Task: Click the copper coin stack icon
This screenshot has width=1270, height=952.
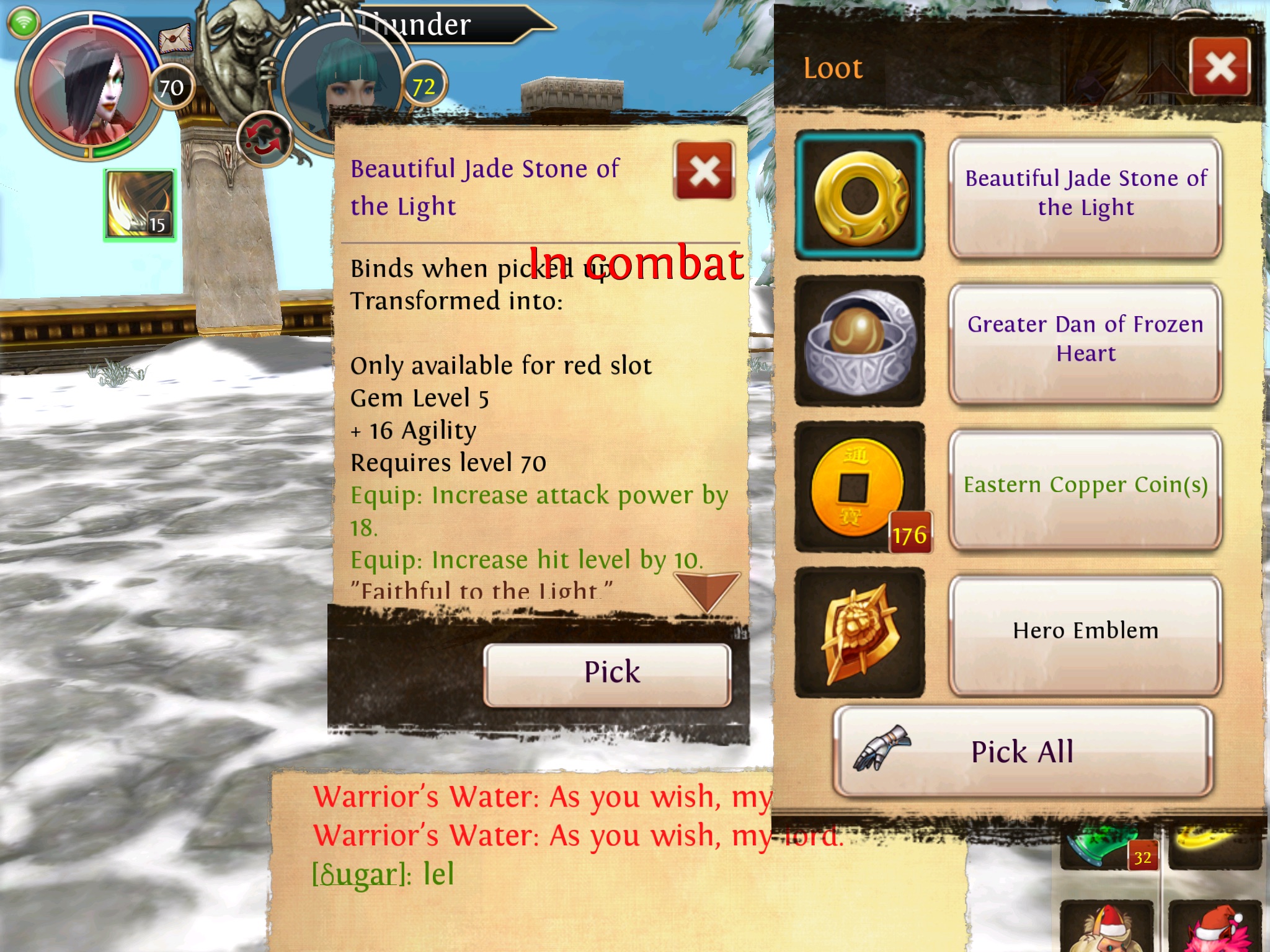Action: pyautogui.click(x=860, y=488)
